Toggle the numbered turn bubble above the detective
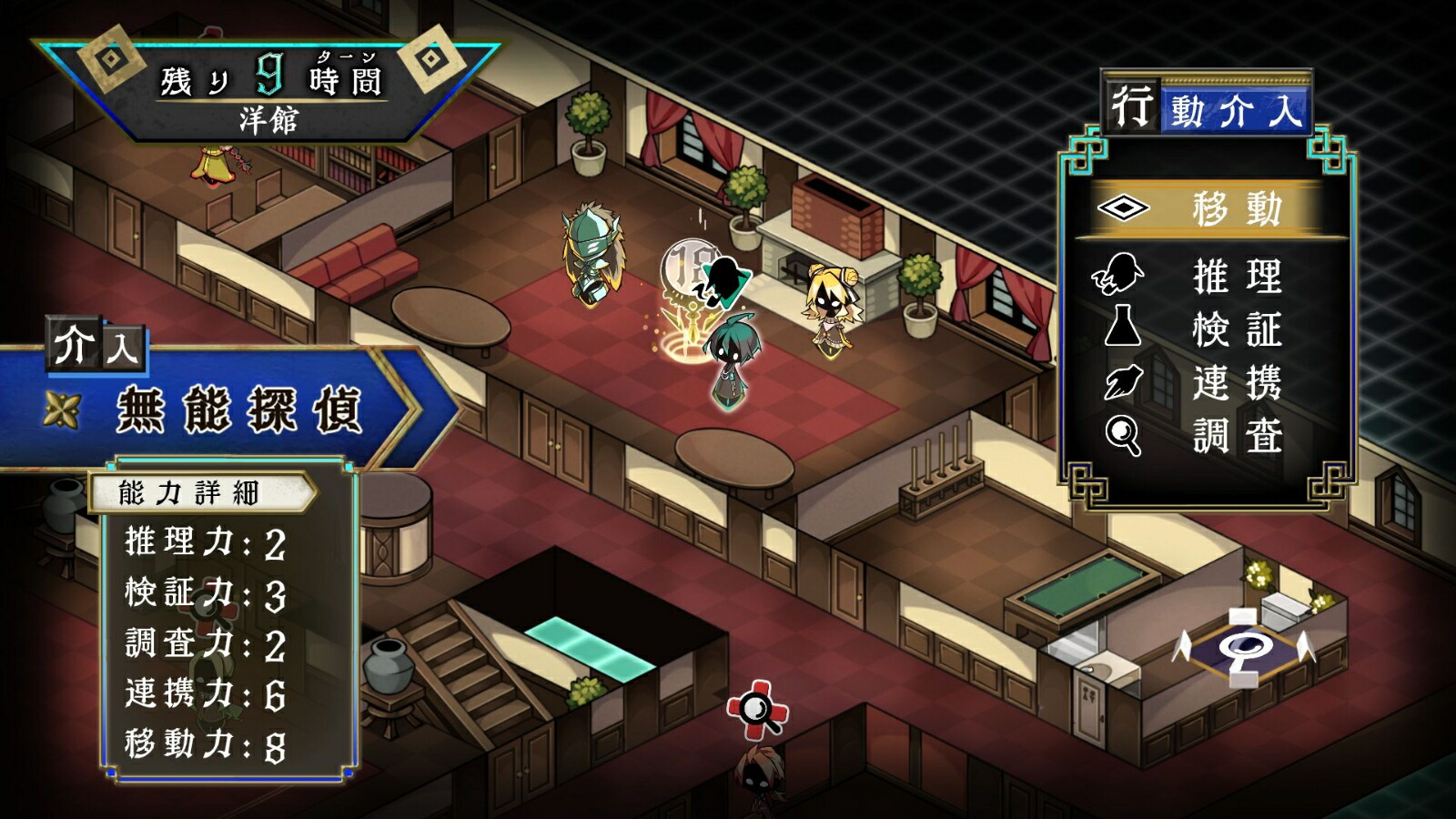 [689, 268]
